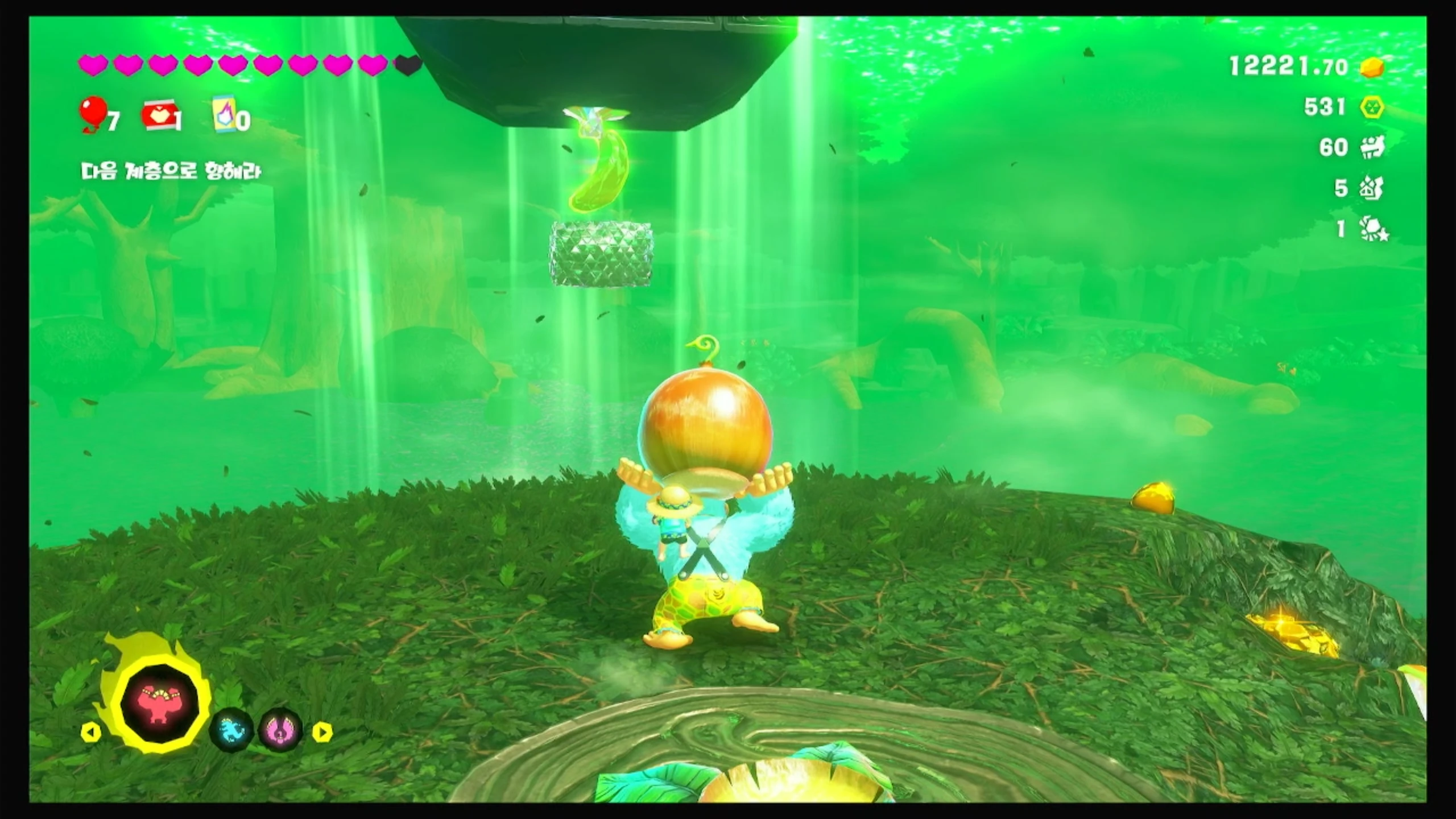Select the red balloon item icon
The width and height of the screenshot is (1456, 819).
[92, 113]
